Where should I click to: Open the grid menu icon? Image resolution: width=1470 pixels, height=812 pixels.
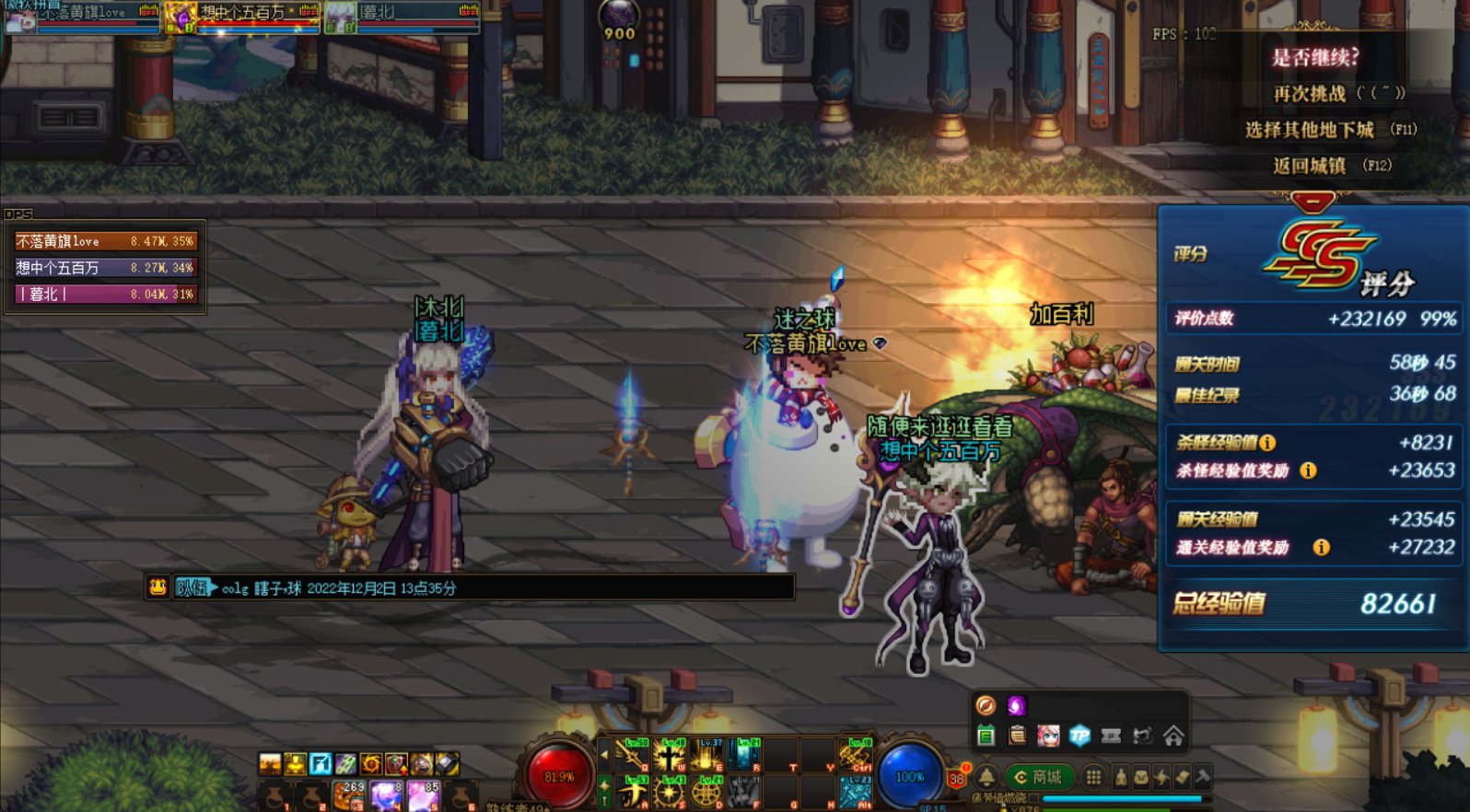tap(1093, 777)
